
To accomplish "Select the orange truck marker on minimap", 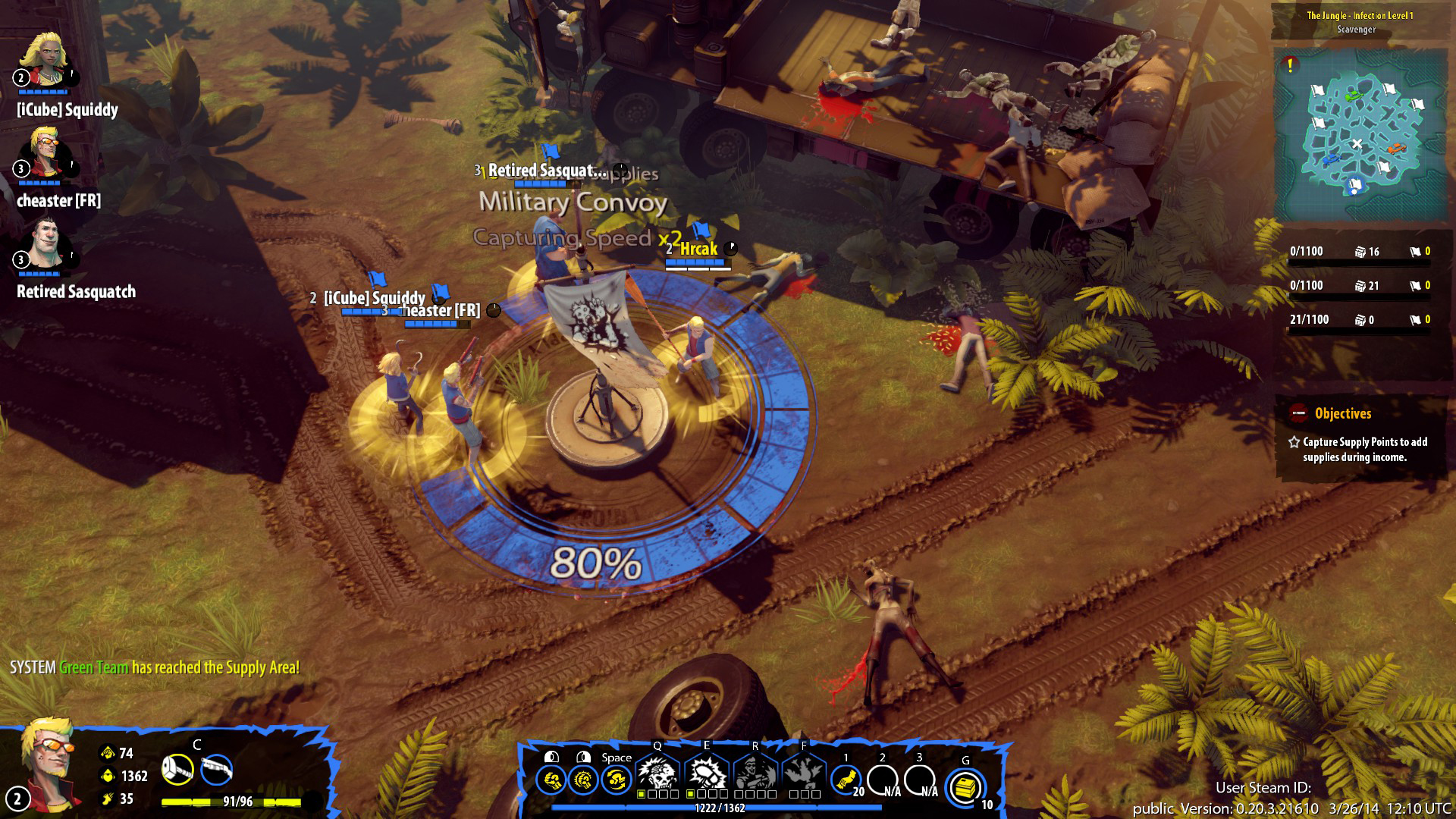I will click(1397, 148).
